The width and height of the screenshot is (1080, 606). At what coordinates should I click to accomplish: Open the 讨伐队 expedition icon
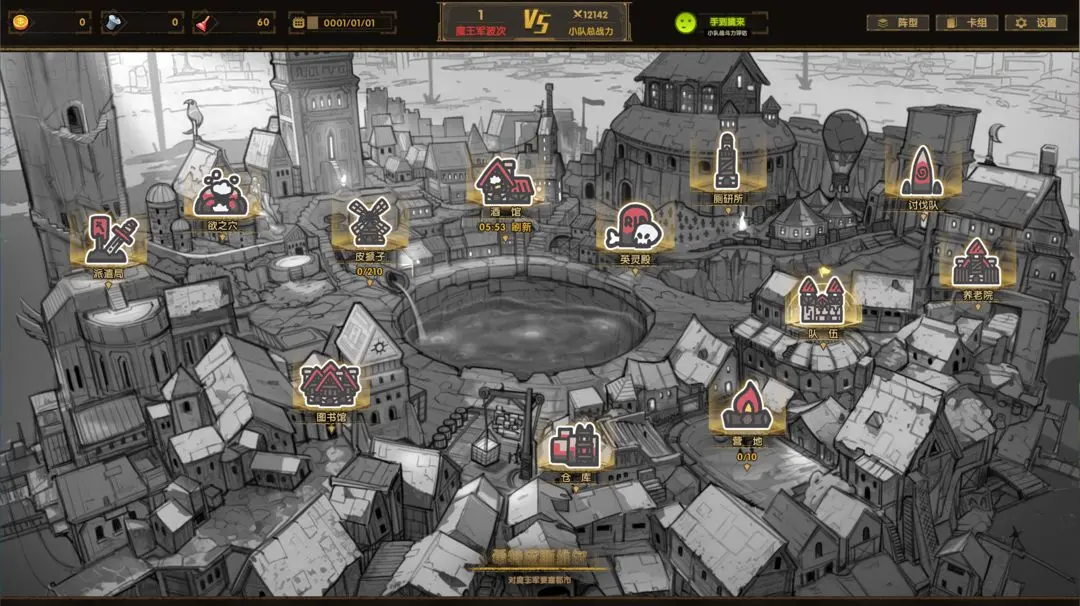pyautogui.click(x=921, y=172)
